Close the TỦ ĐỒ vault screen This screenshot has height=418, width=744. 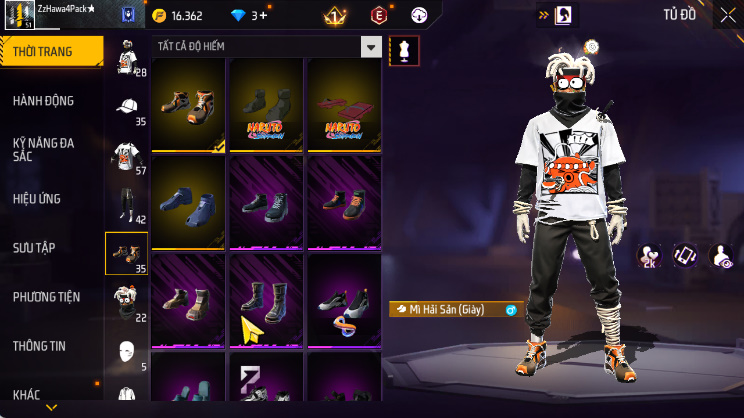727,15
